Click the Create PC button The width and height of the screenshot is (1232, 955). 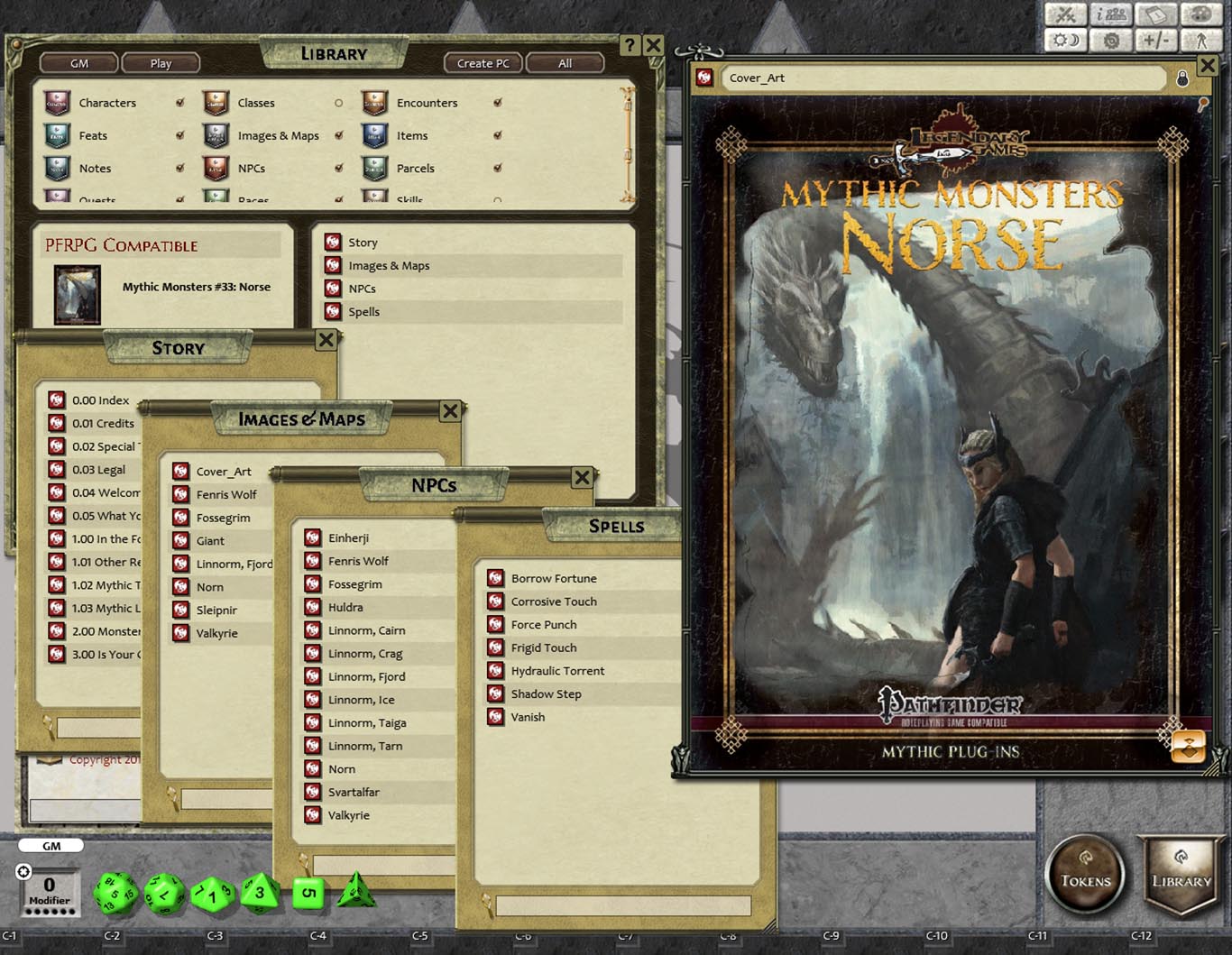click(482, 63)
